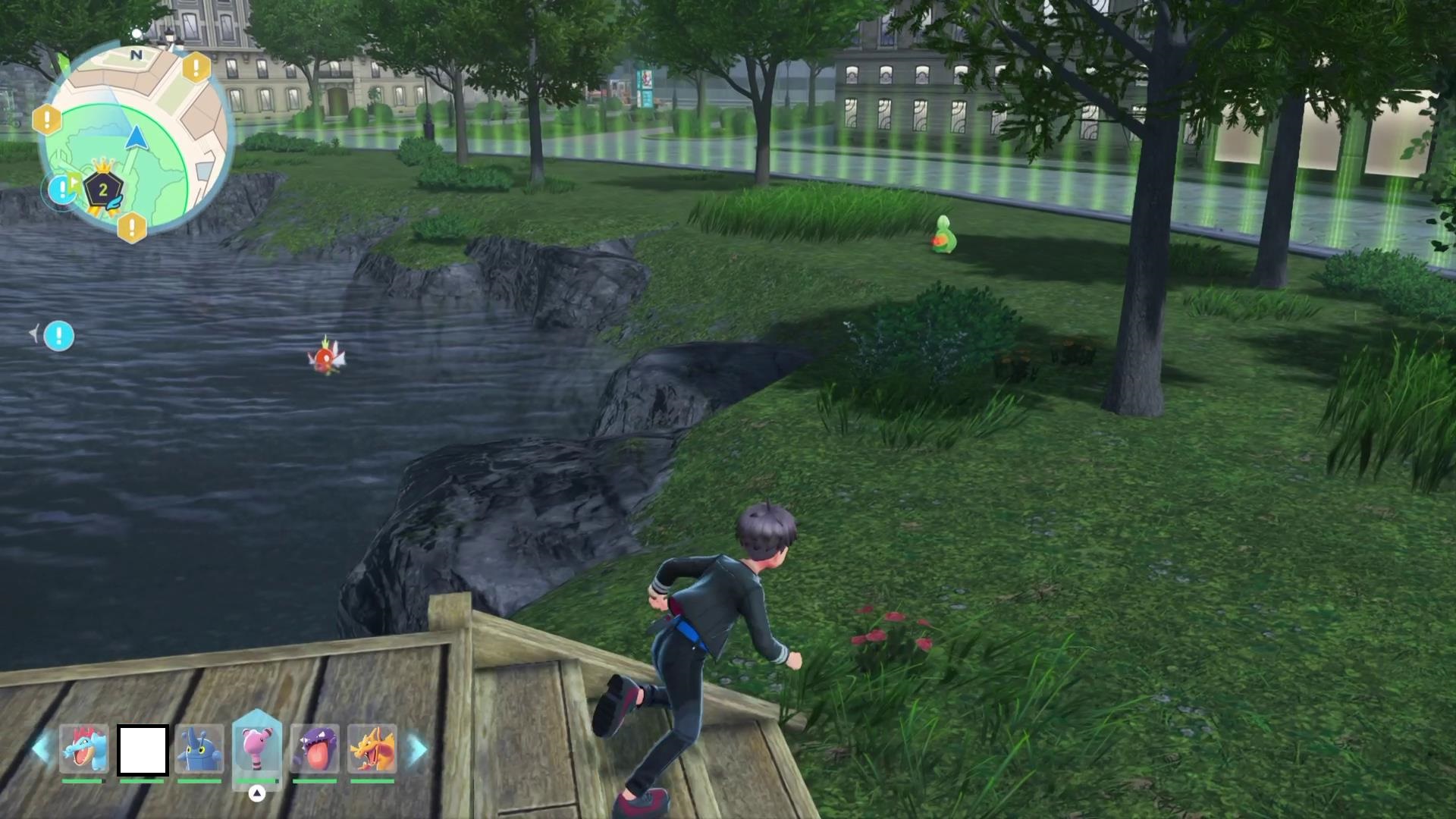Switch to Gengar in the party bar
This screenshot has height=819, width=1456.
pyautogui.click(x=315, y=749)
